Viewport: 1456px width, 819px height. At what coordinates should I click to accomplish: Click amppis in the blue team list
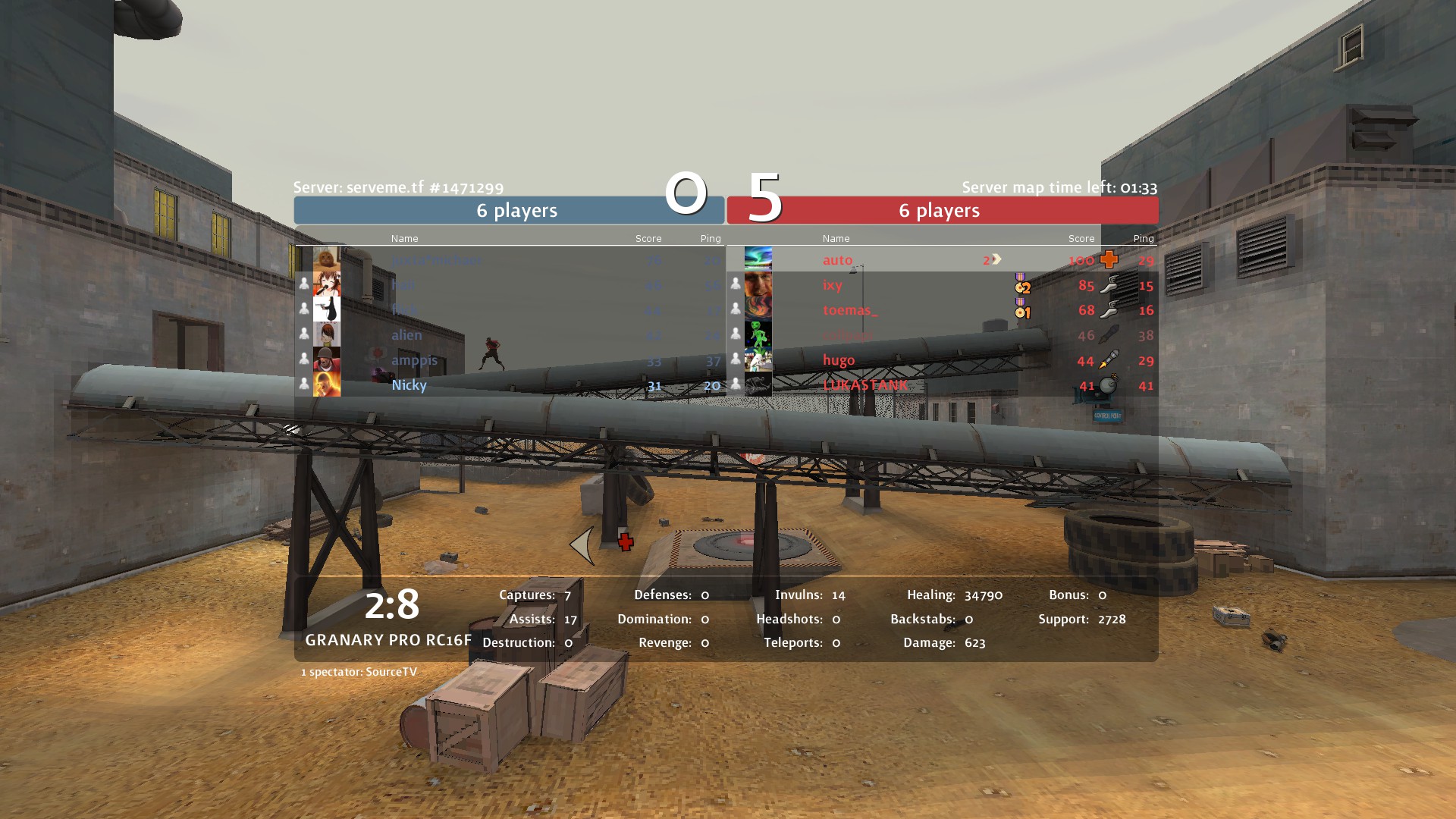click(x=414, y=360)
